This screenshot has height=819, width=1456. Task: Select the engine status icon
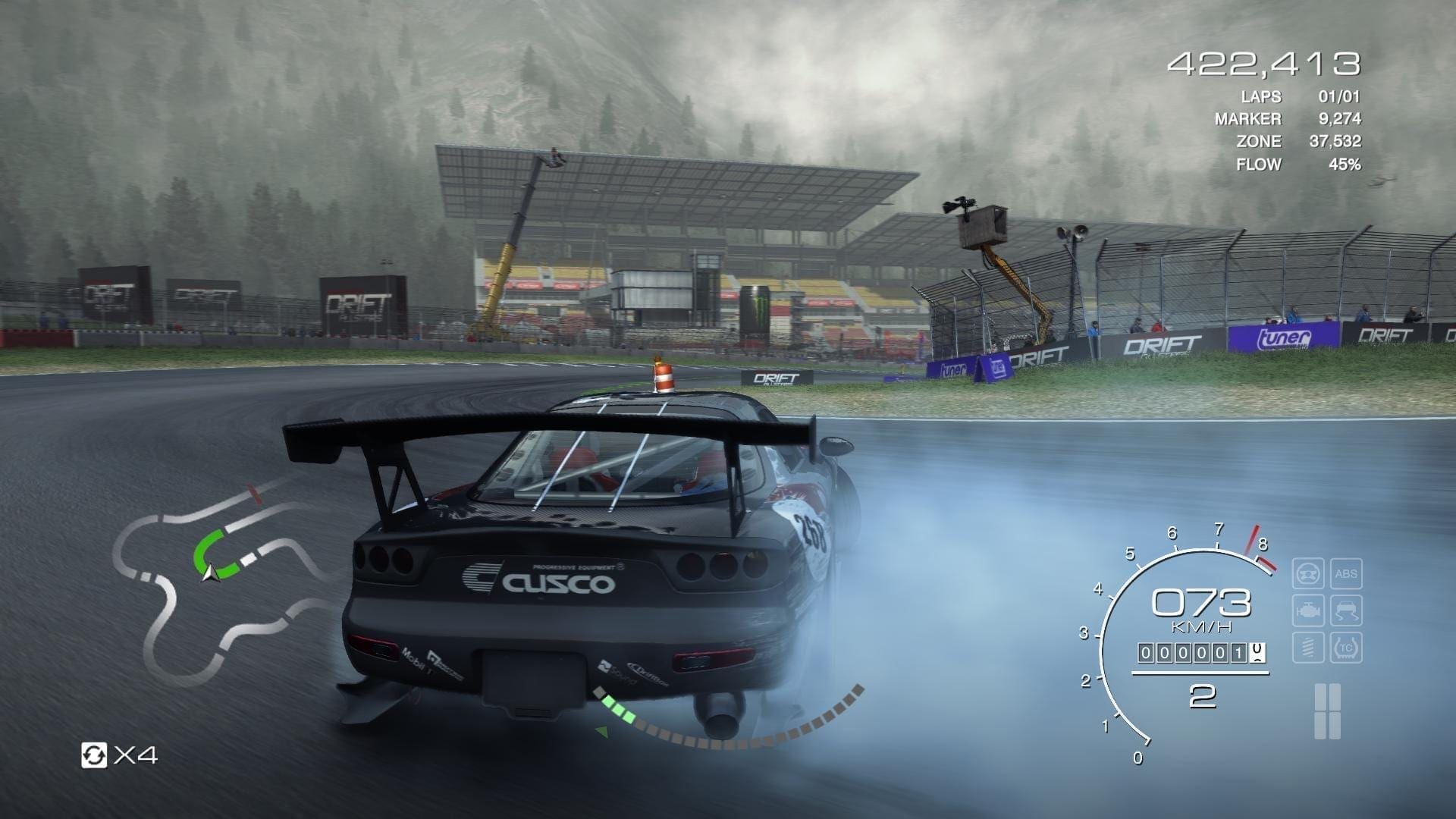(x=1308, y=610)
